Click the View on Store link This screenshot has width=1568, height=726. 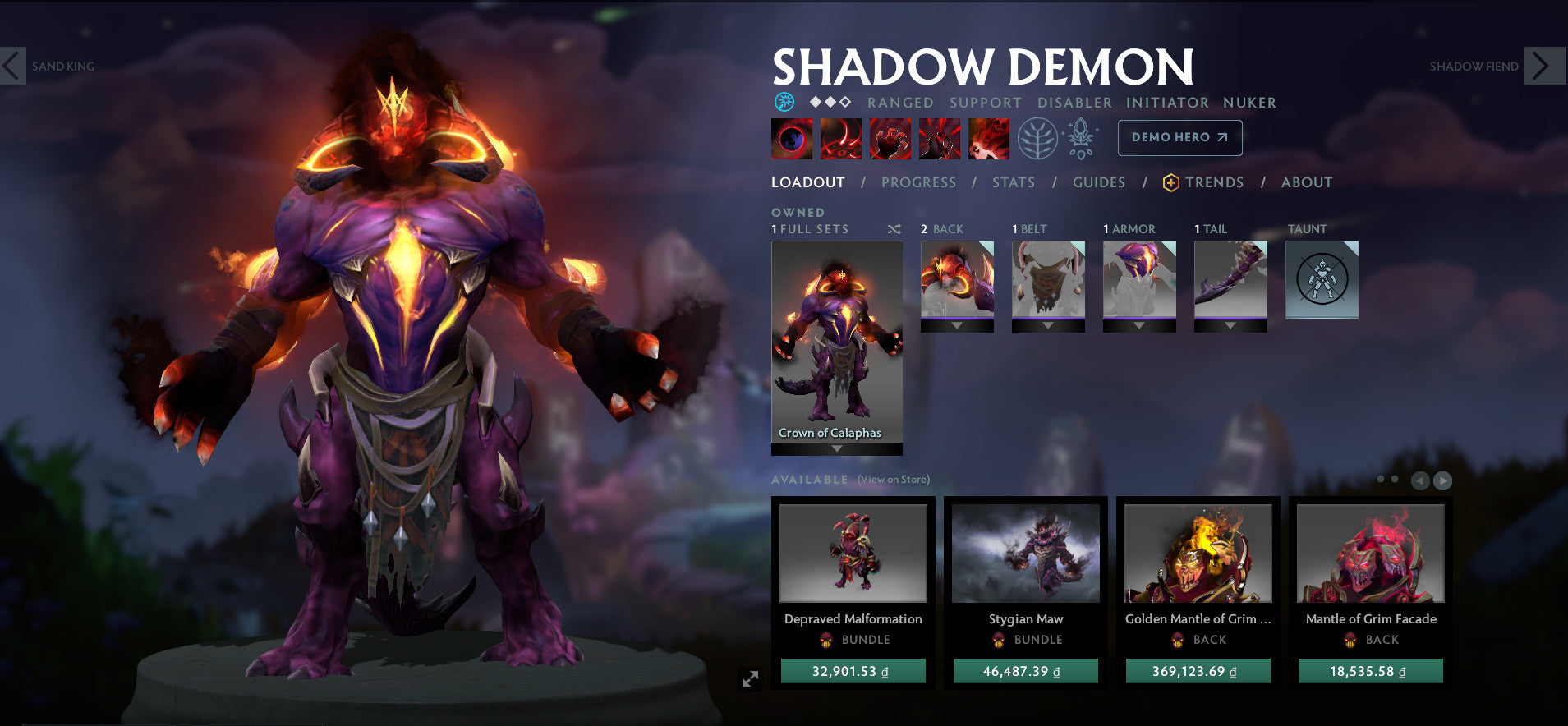coord(891,479)
